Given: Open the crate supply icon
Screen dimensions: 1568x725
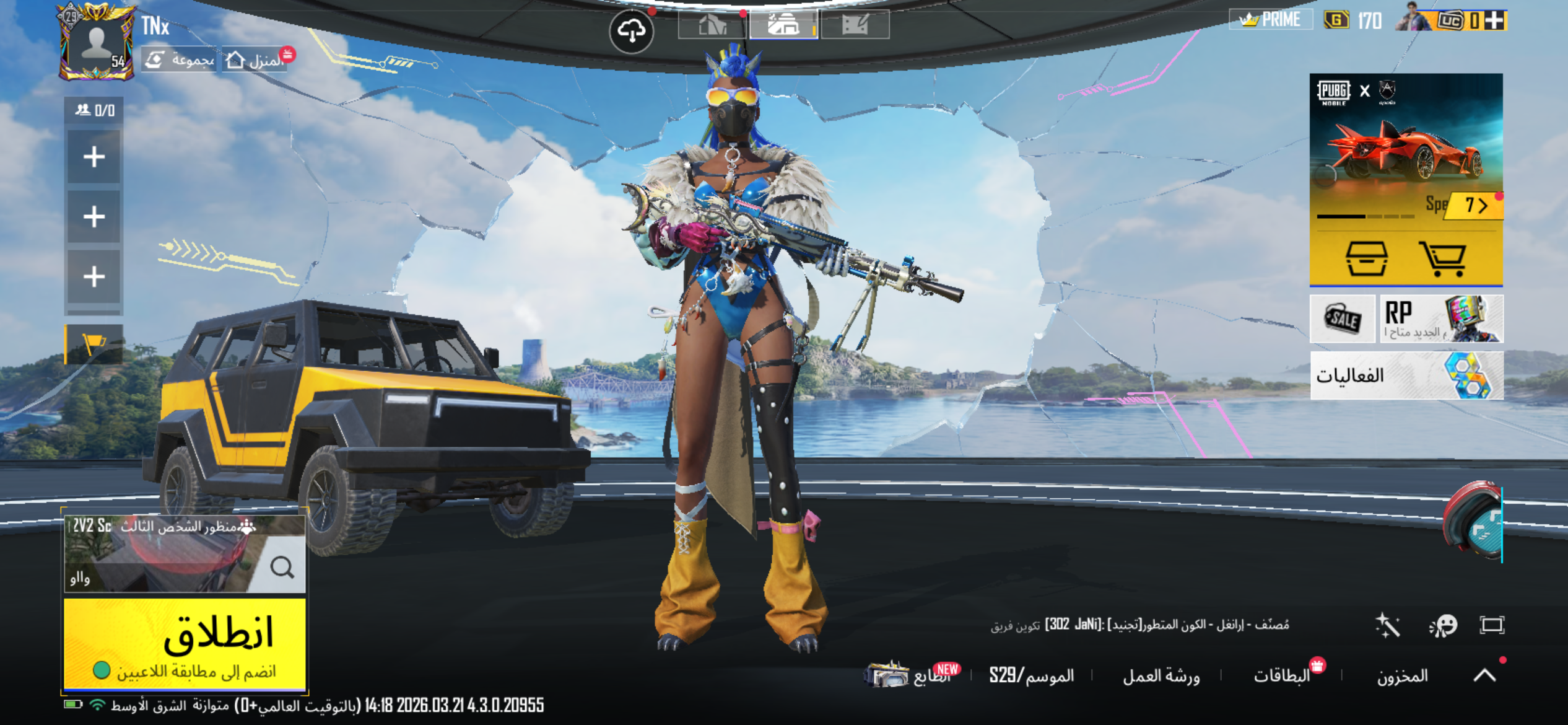Looking at the screenshot, I should coord(1366,258).
